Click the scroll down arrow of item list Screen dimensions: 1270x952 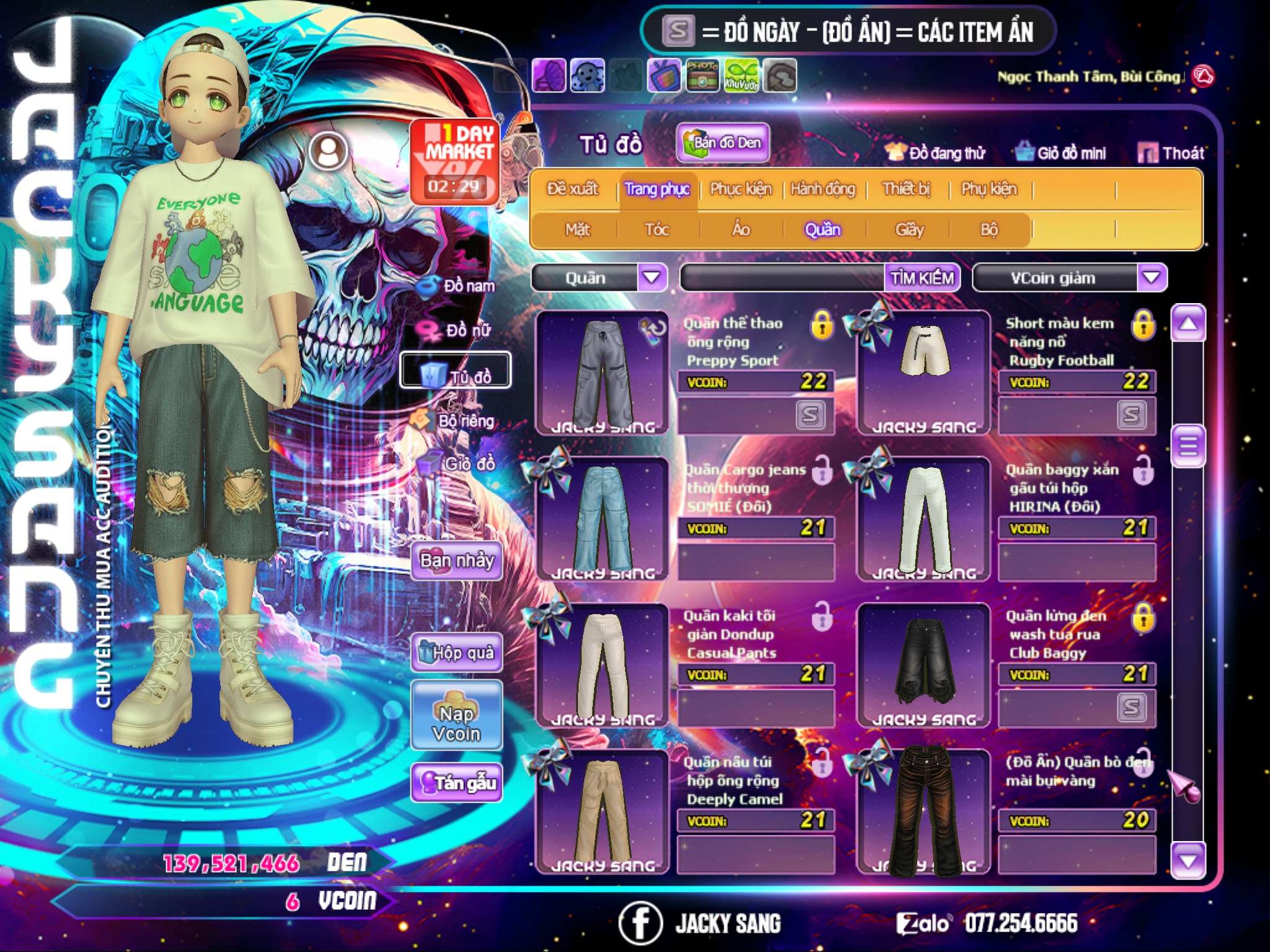(1188, 861)
